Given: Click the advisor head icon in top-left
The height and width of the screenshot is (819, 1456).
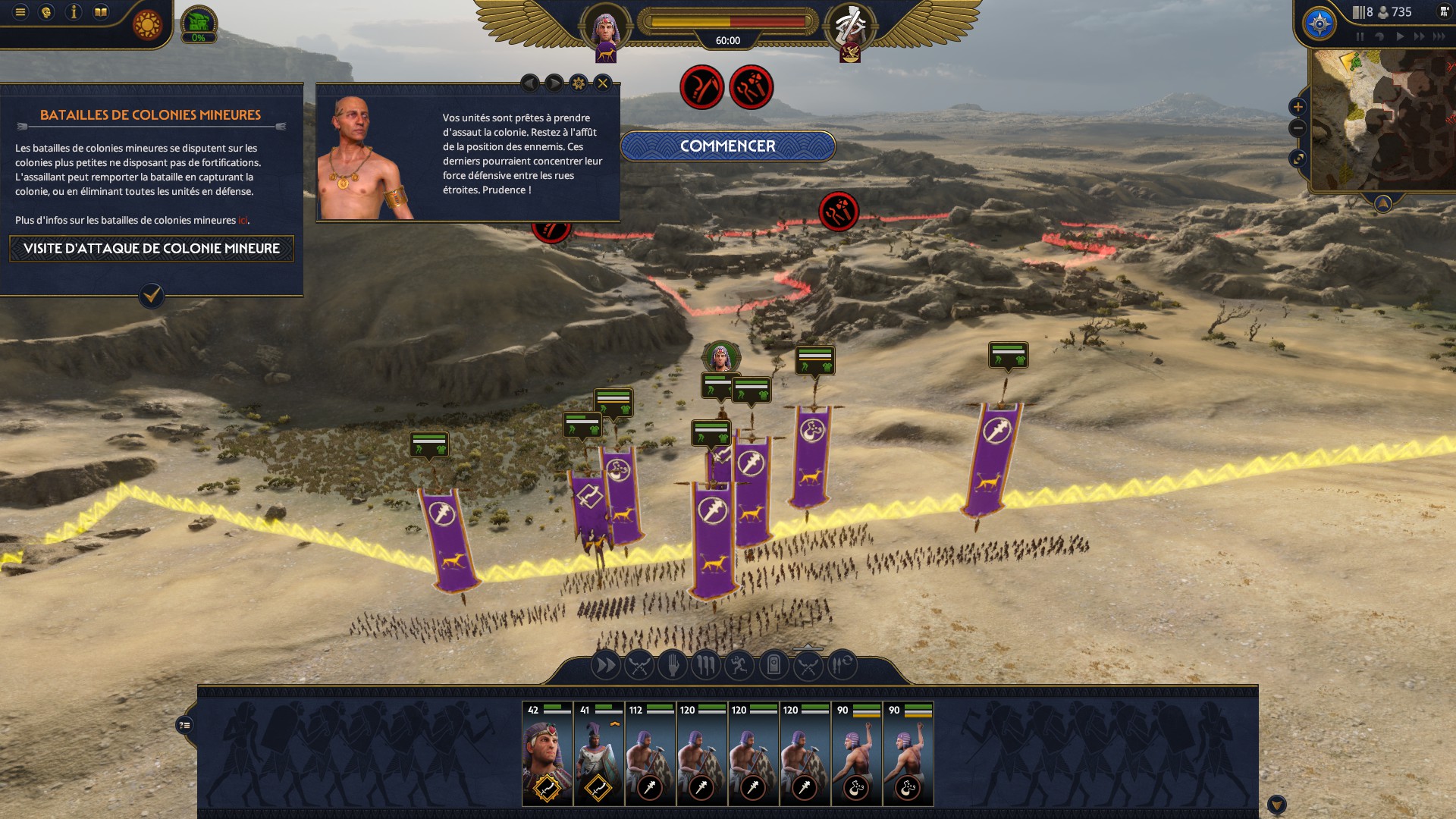Looking at the screenshot, I should tap(47, 12).
